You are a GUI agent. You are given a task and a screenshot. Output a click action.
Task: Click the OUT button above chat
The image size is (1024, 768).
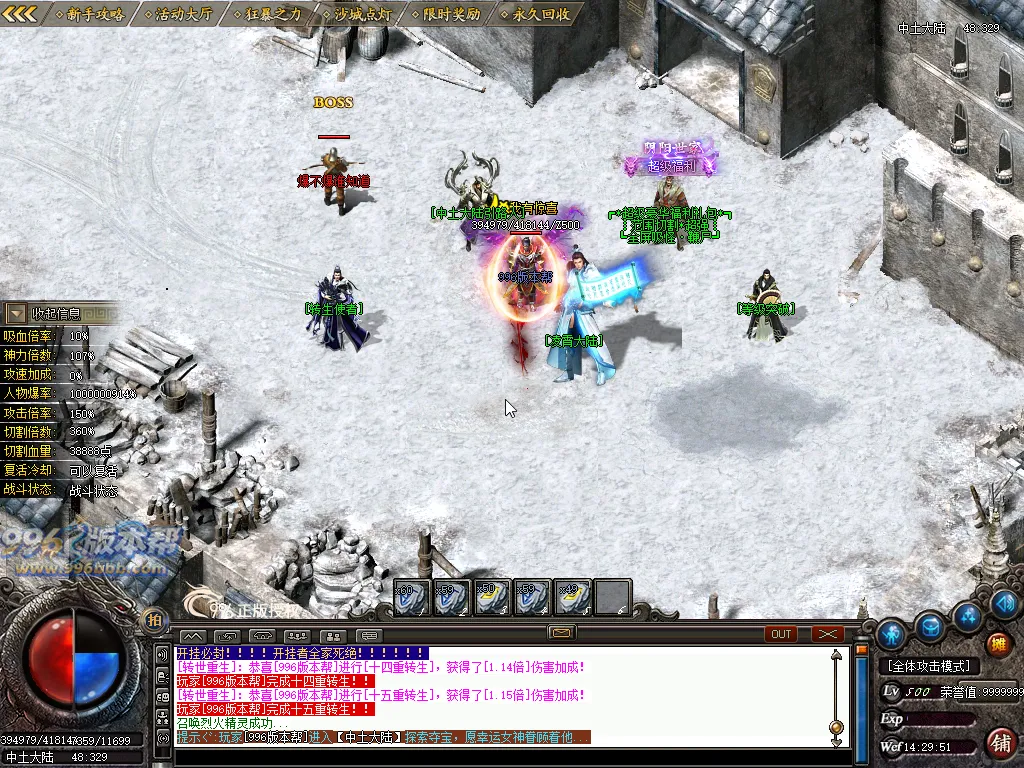[x=781, y=634]
